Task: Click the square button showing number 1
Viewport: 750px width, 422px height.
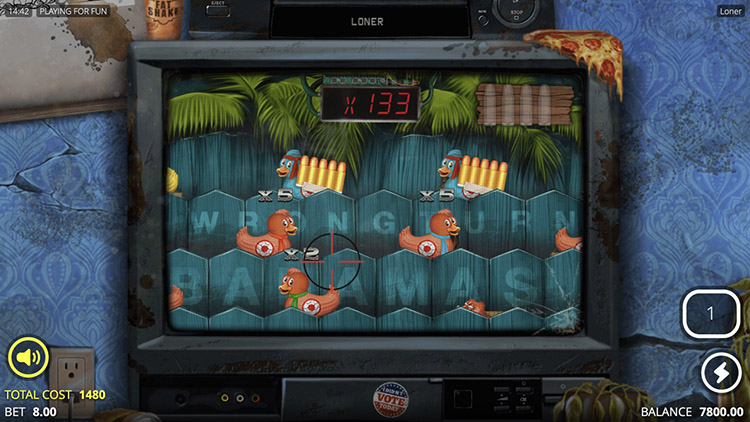Action: [x=710, y=314]
